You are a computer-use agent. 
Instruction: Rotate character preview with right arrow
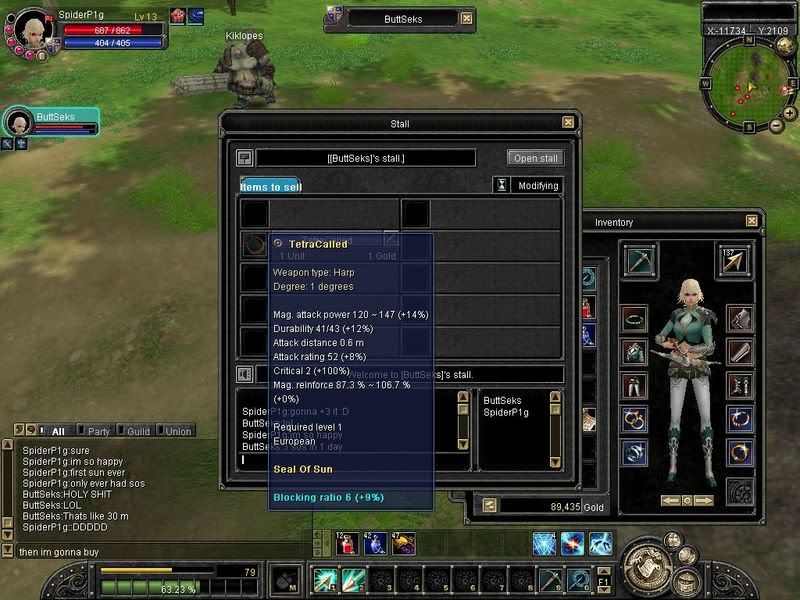pos(705,499)
